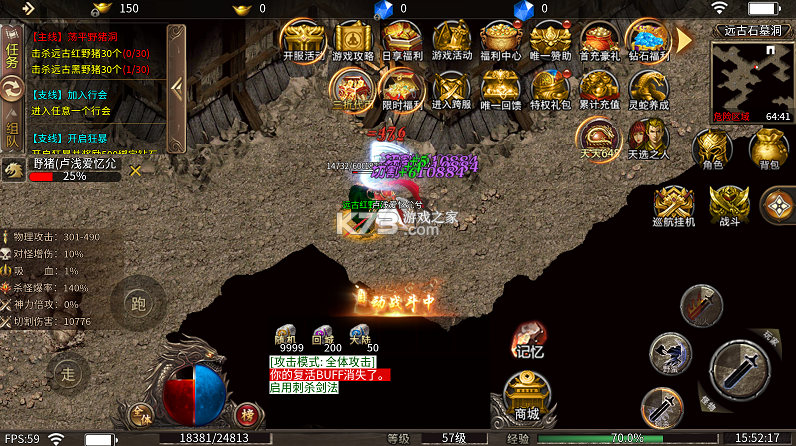796x446 pixels.
Task: Activate 巡航挂机 auto-patrol
Action: point(674,205)
